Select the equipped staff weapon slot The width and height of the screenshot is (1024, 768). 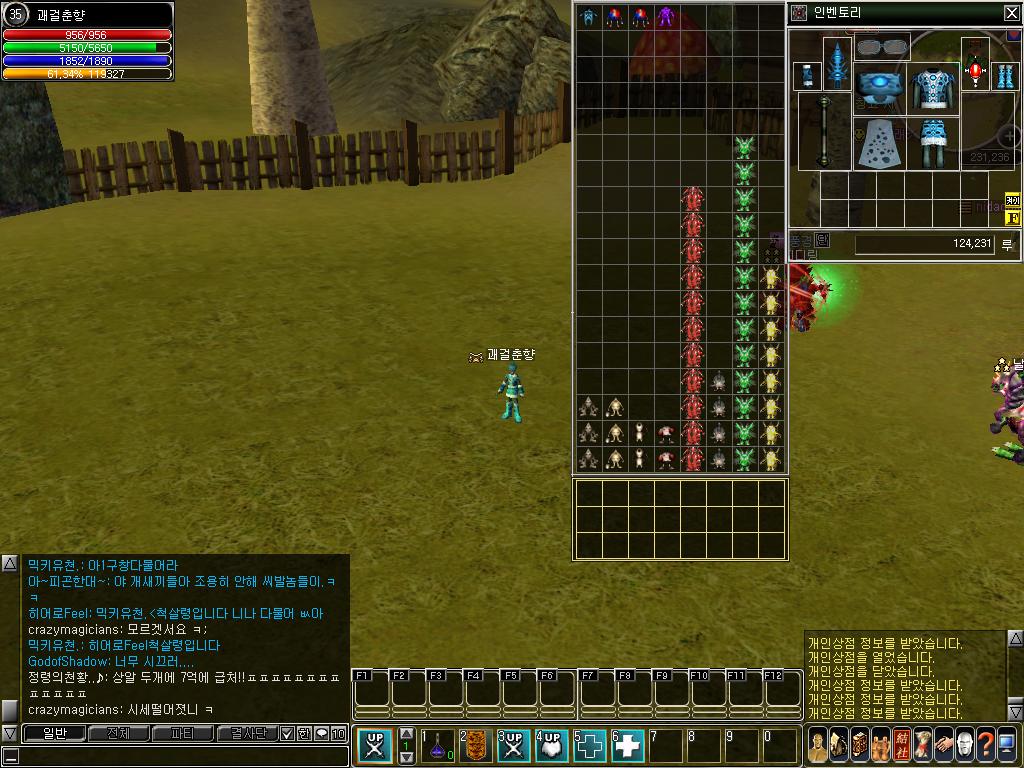pos(825,131)
